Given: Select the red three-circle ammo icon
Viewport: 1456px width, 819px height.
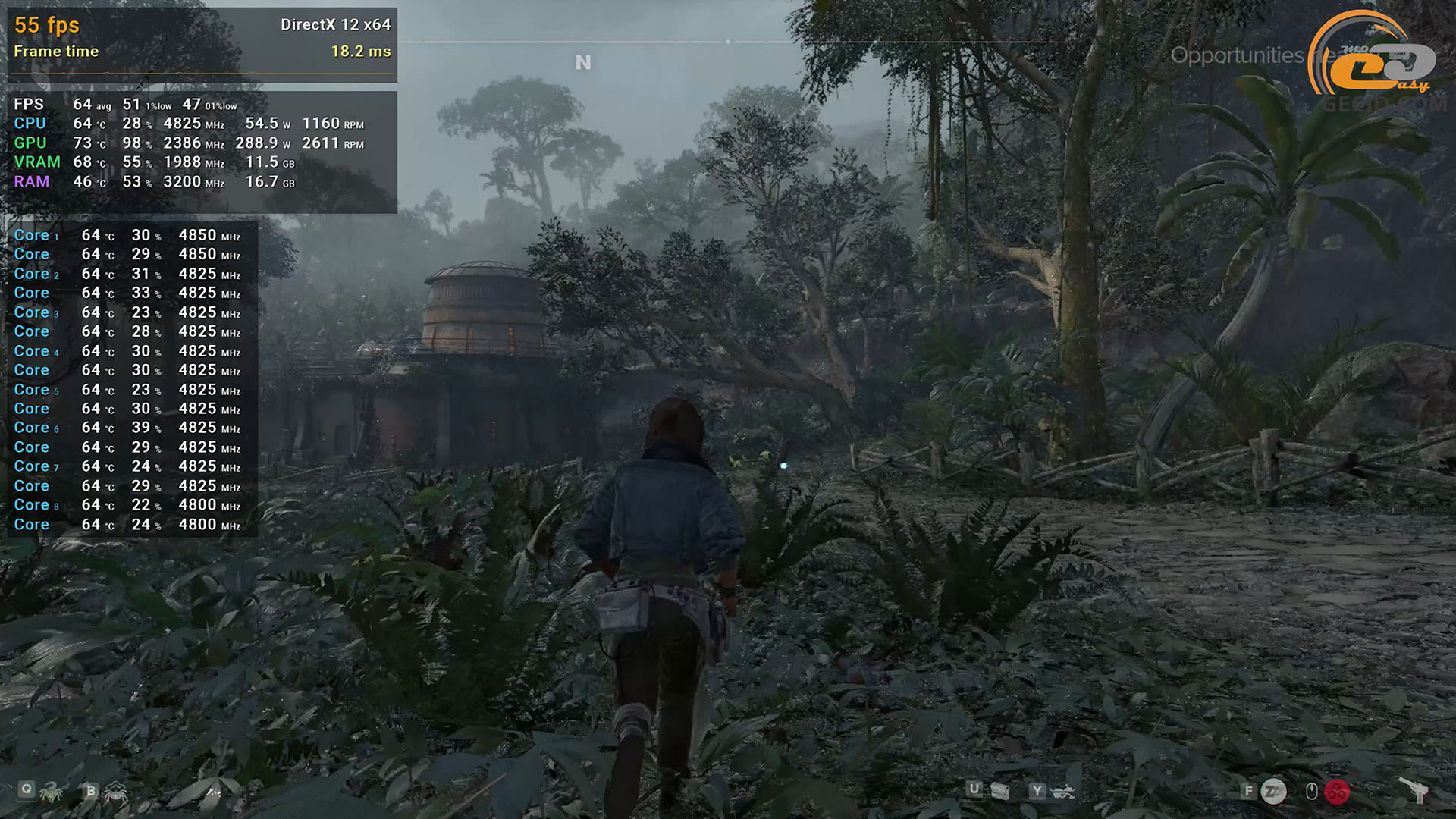Looking at the screenshot, I should click(x=1337, y=792).
